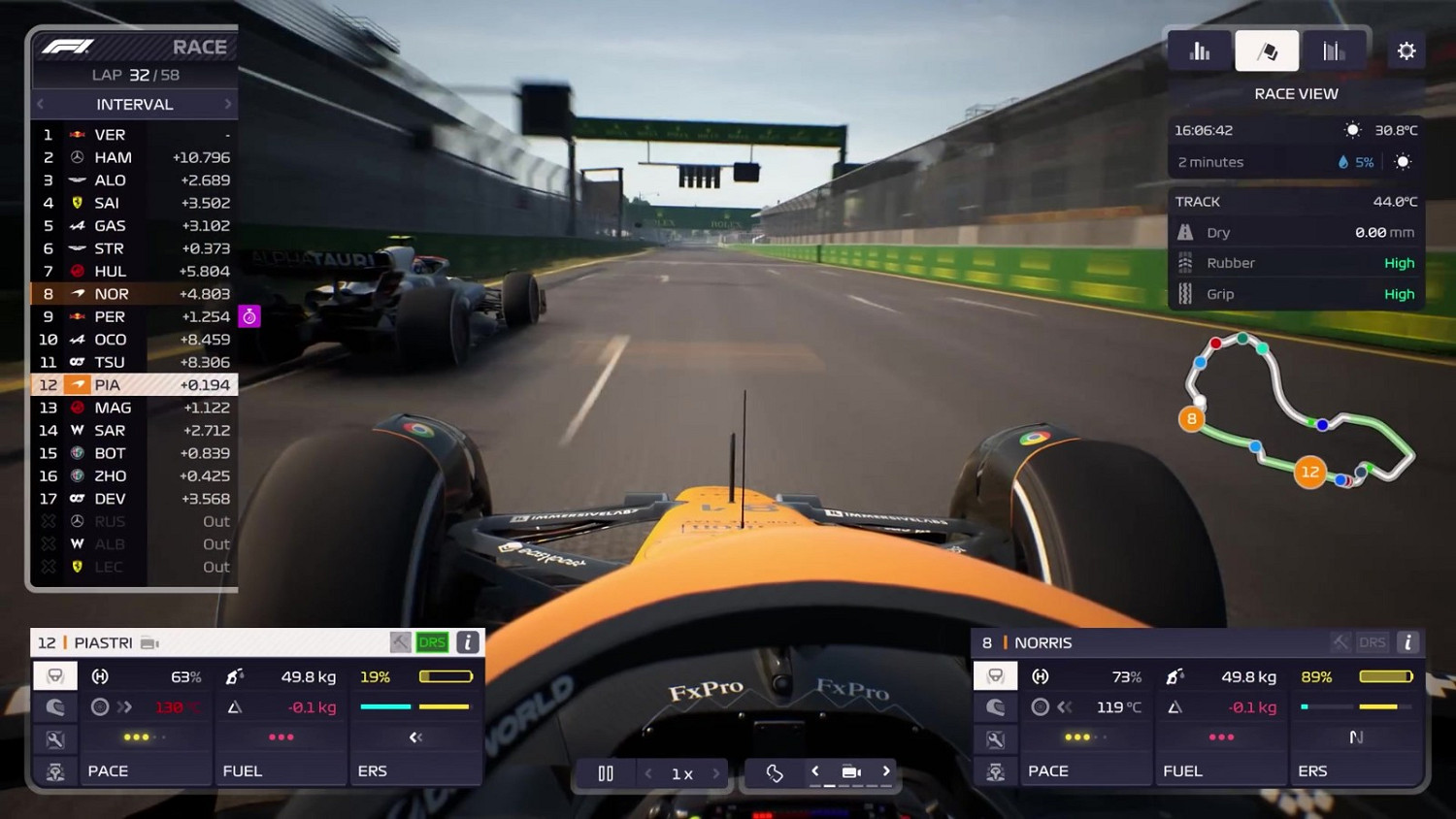The height and width of the screenshot is (819, 1456).
Task: Open the settings gear in the top-right corner
Action: [1406, 50]
